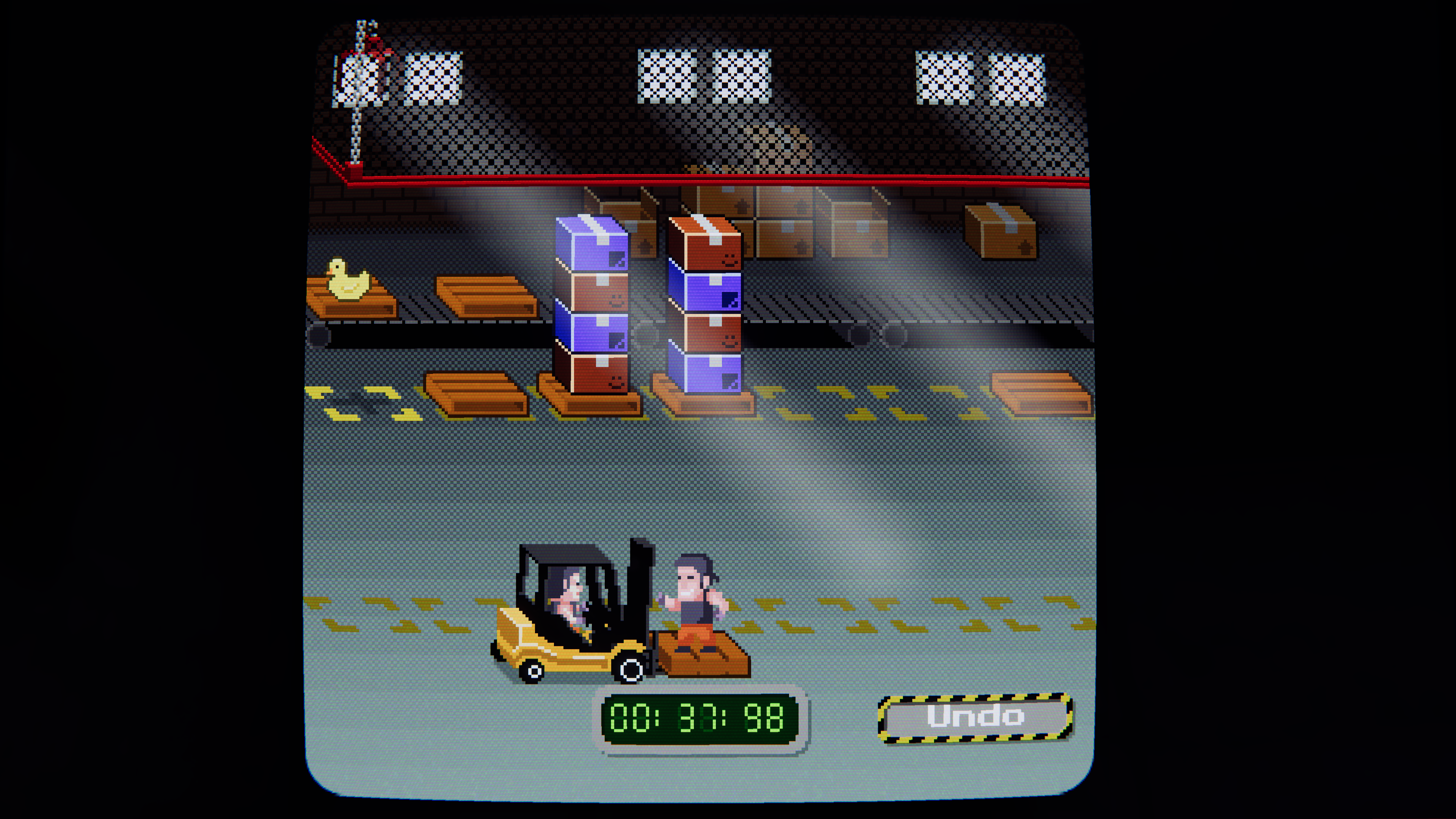Select the box stack topped with red box
Image resolution: width=1456 pixels, height=819 pixels.
(x=705, y=308)
